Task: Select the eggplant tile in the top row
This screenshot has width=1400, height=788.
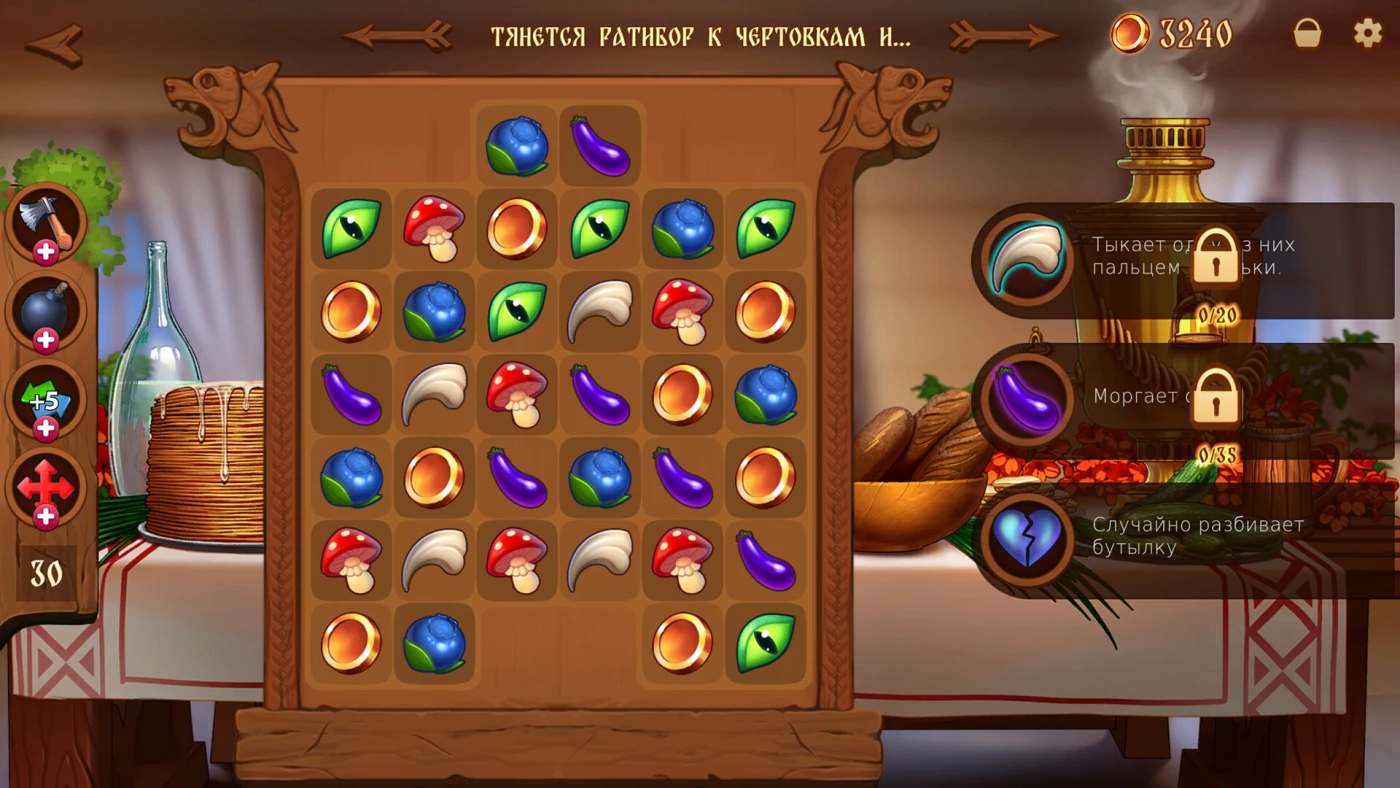Action: tap(600, 146)
